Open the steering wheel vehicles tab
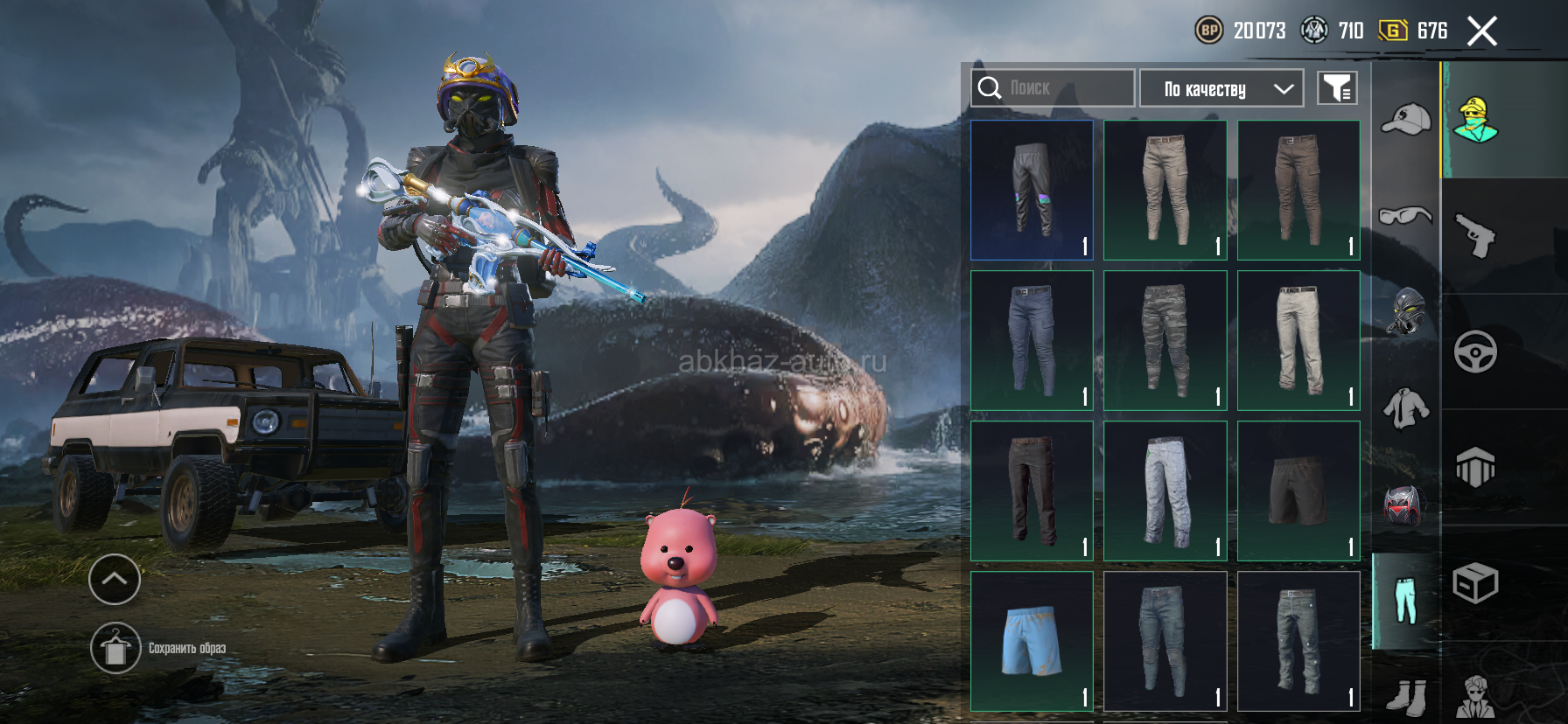This screenshot has height=724, width=1568. [1475, 352]
